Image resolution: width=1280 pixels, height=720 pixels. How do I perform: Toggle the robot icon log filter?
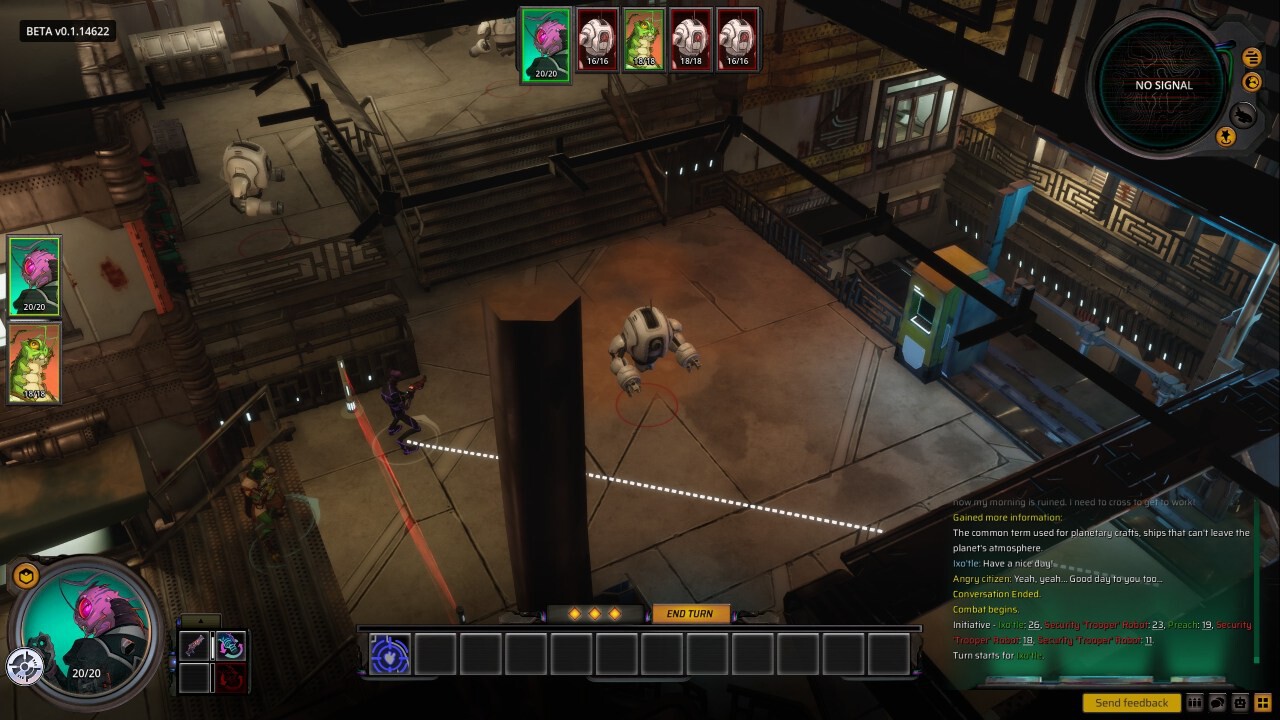[x=1241, y=703]
